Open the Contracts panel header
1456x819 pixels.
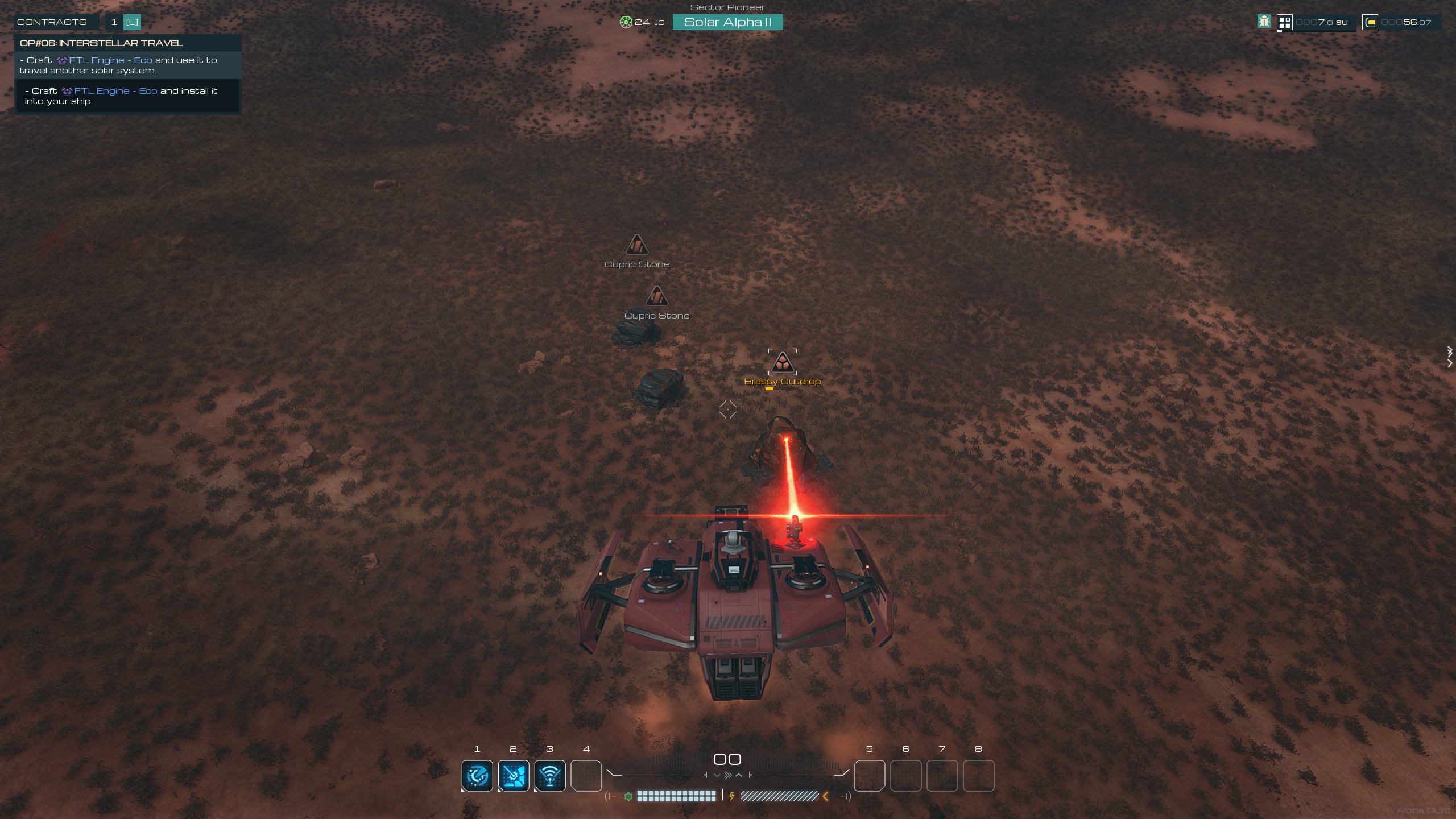52,22
